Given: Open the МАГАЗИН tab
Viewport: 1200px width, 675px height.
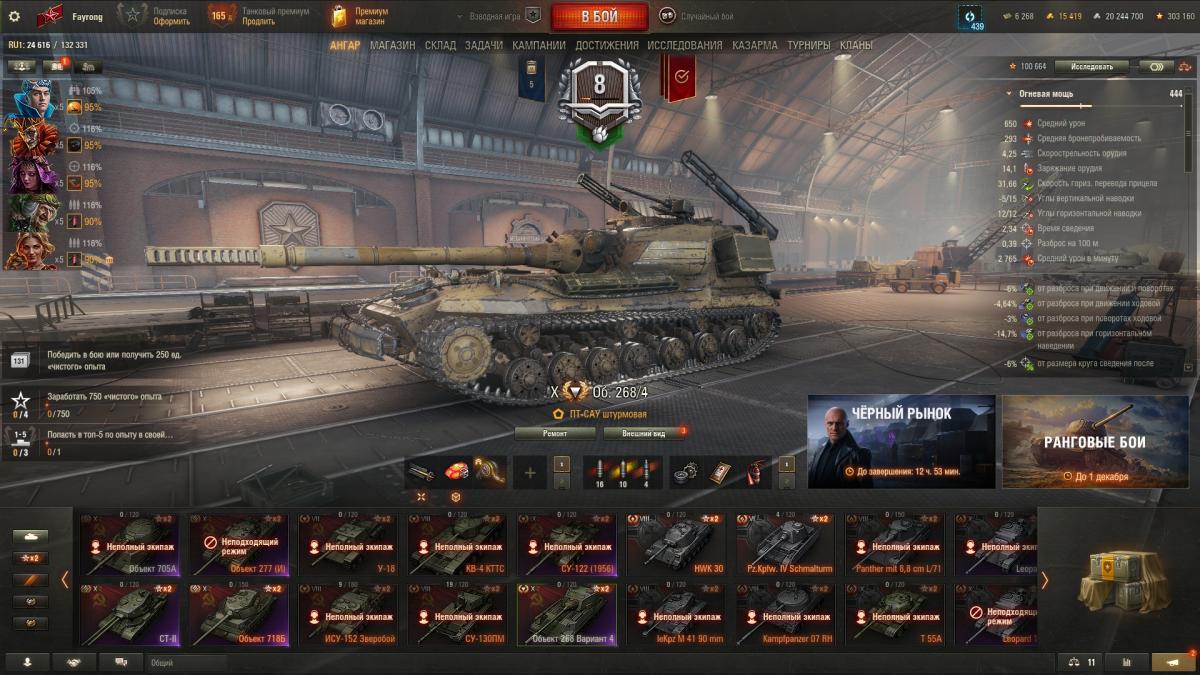Looking at the screenshot, I should click(x=392, y=45).
